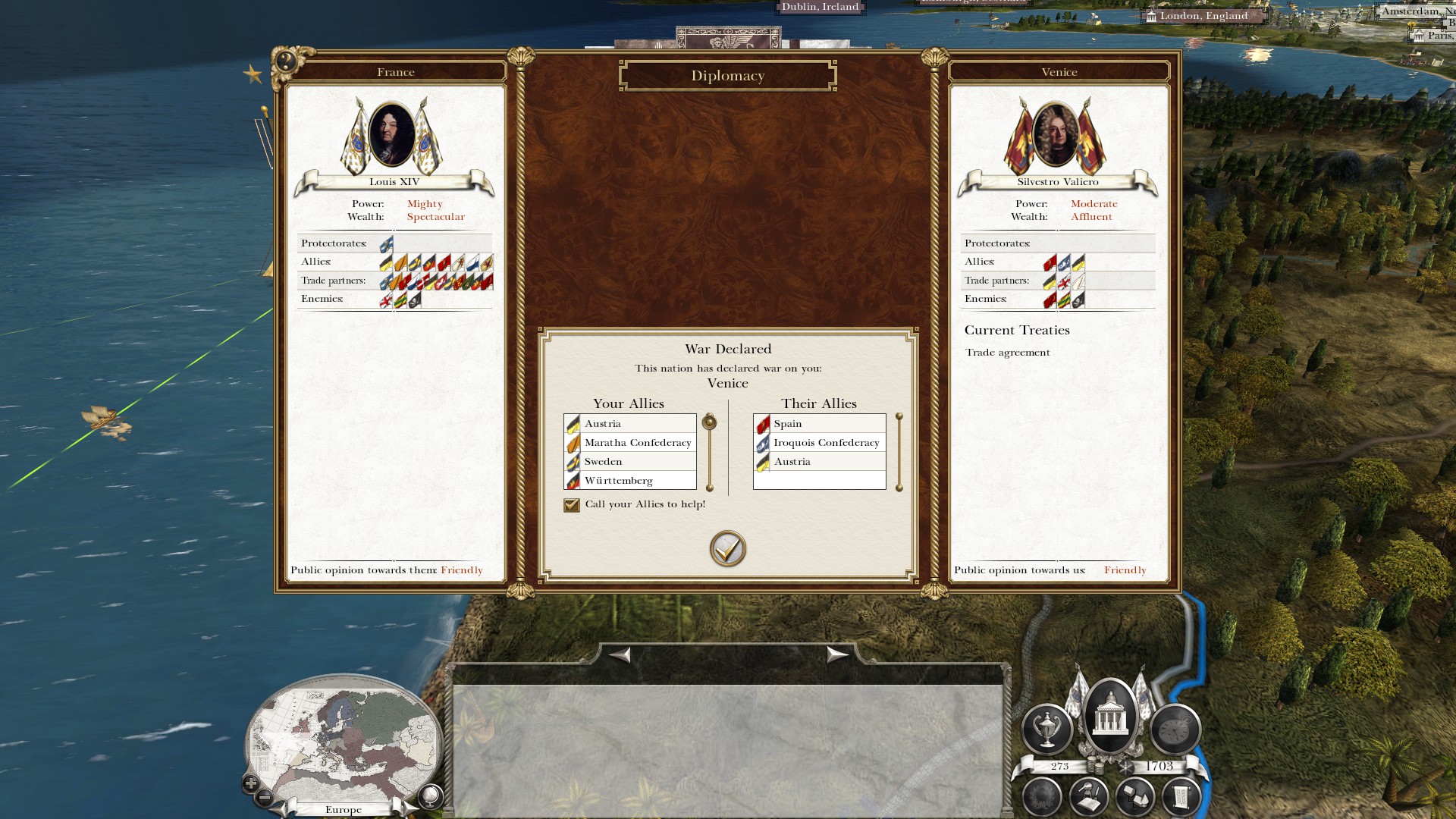
Task: Show the previous item with the left arrow
Action: 620,654
